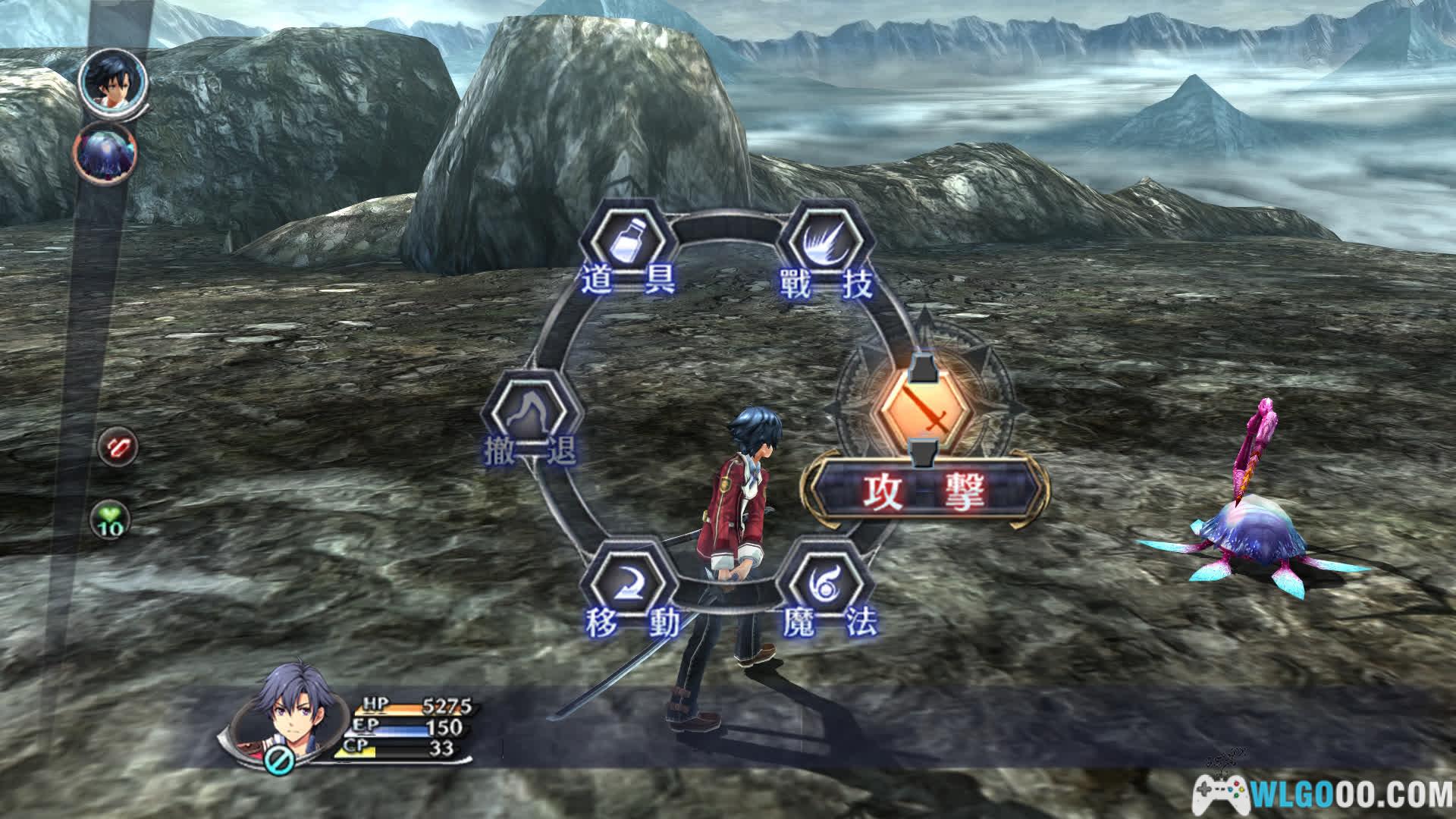Click the hero's turn-order portrait

112,80
